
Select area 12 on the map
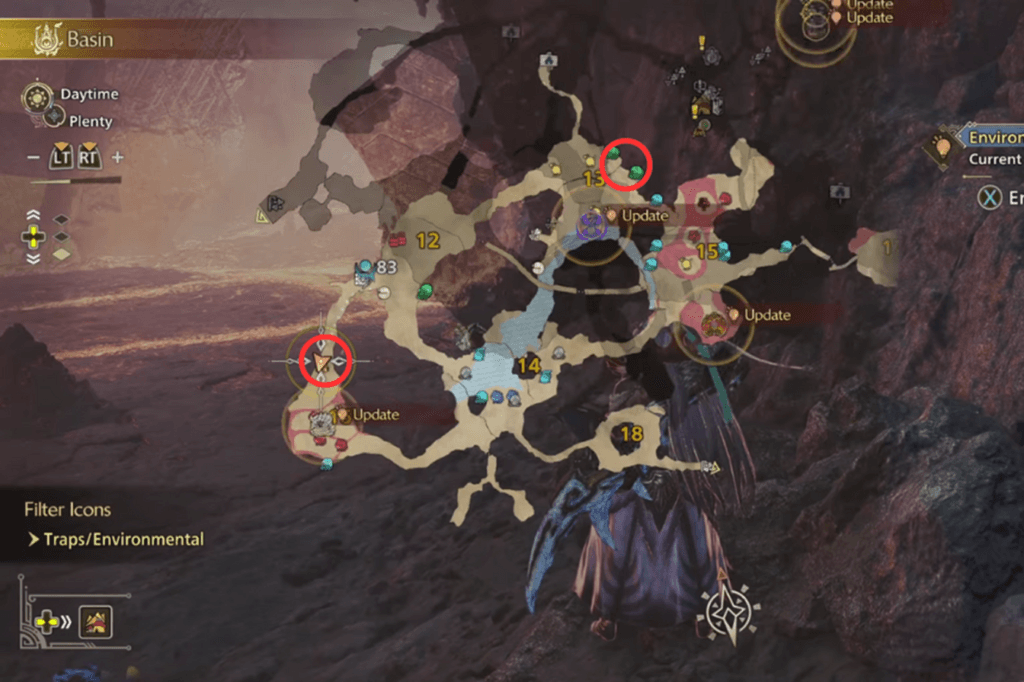428,241
